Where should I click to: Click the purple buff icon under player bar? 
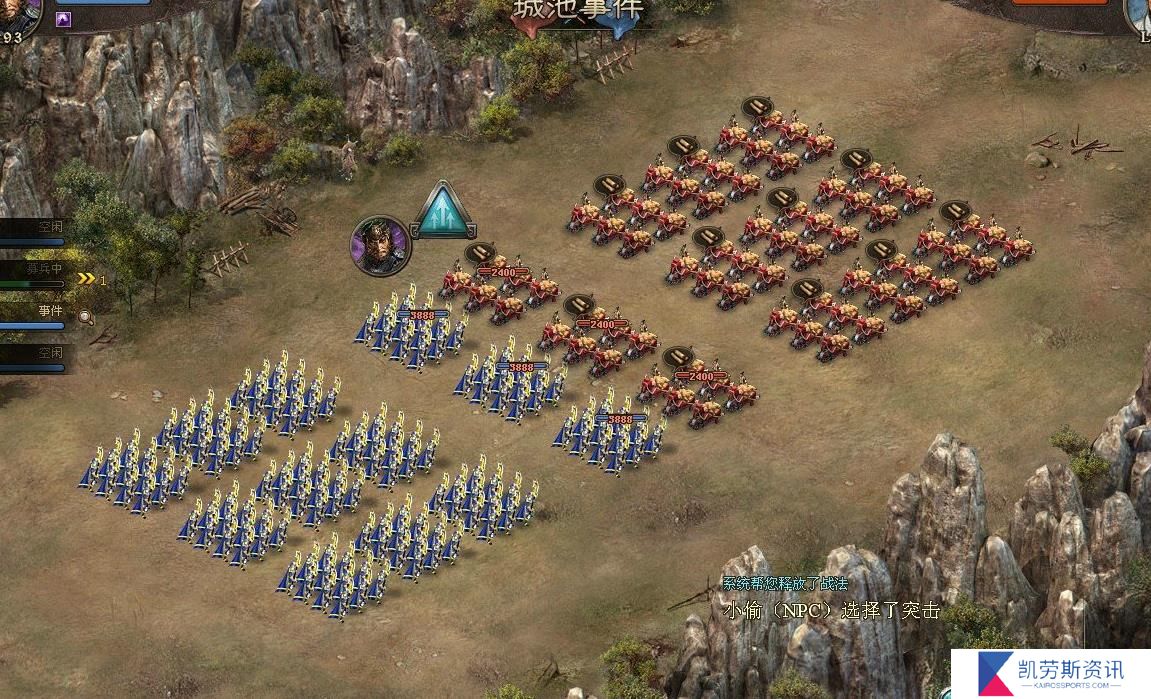click(63, 19)
